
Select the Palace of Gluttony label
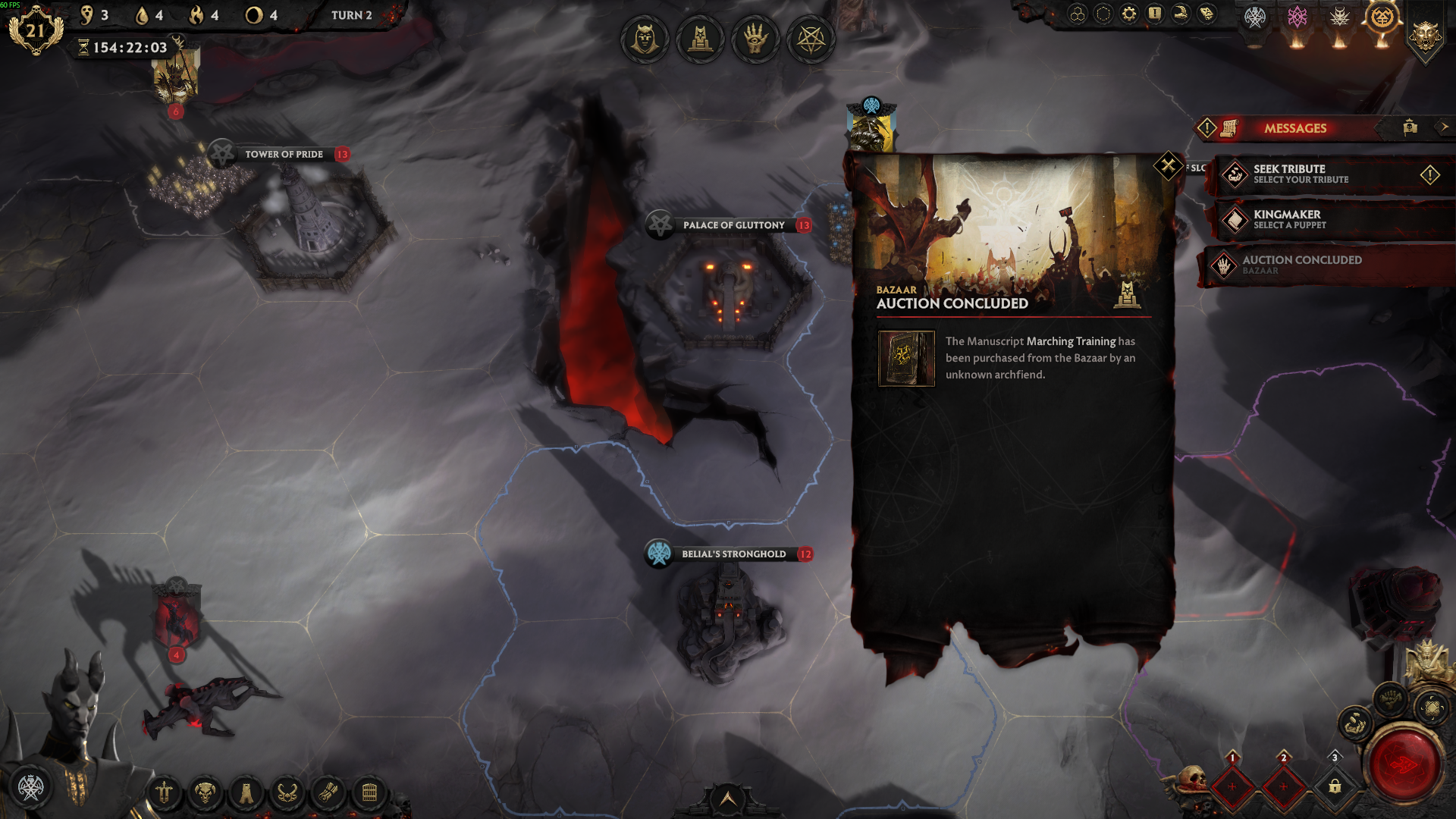coord(733,225)
